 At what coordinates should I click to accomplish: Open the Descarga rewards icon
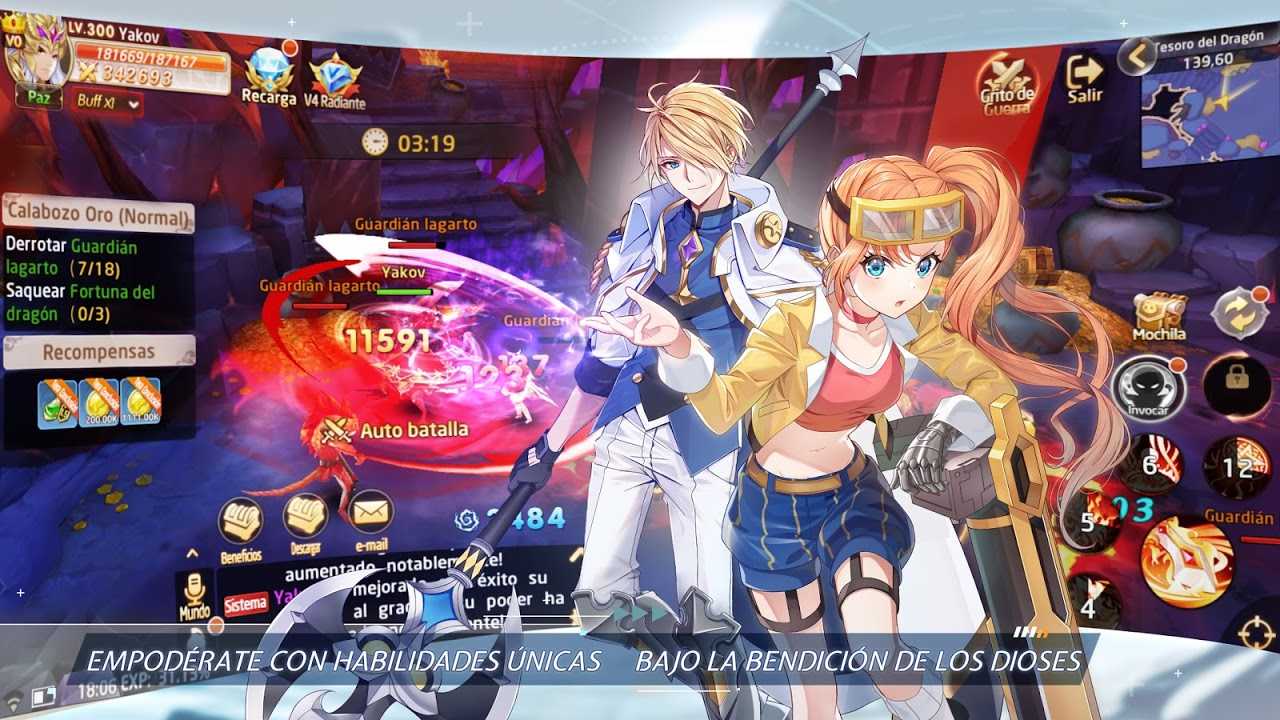pos(305,522)
